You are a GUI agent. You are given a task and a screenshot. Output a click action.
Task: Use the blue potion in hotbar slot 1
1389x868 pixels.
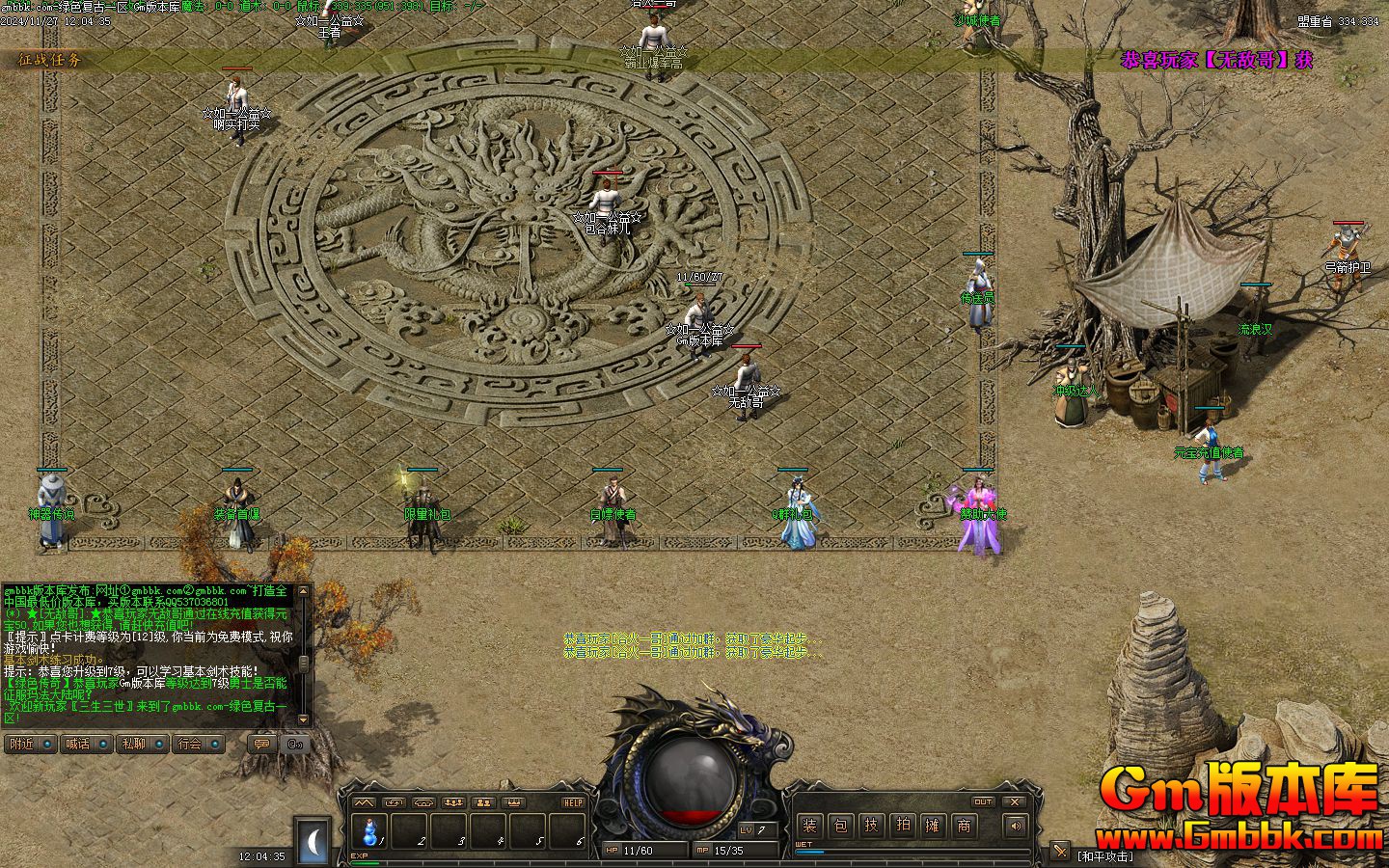point(368,829)
